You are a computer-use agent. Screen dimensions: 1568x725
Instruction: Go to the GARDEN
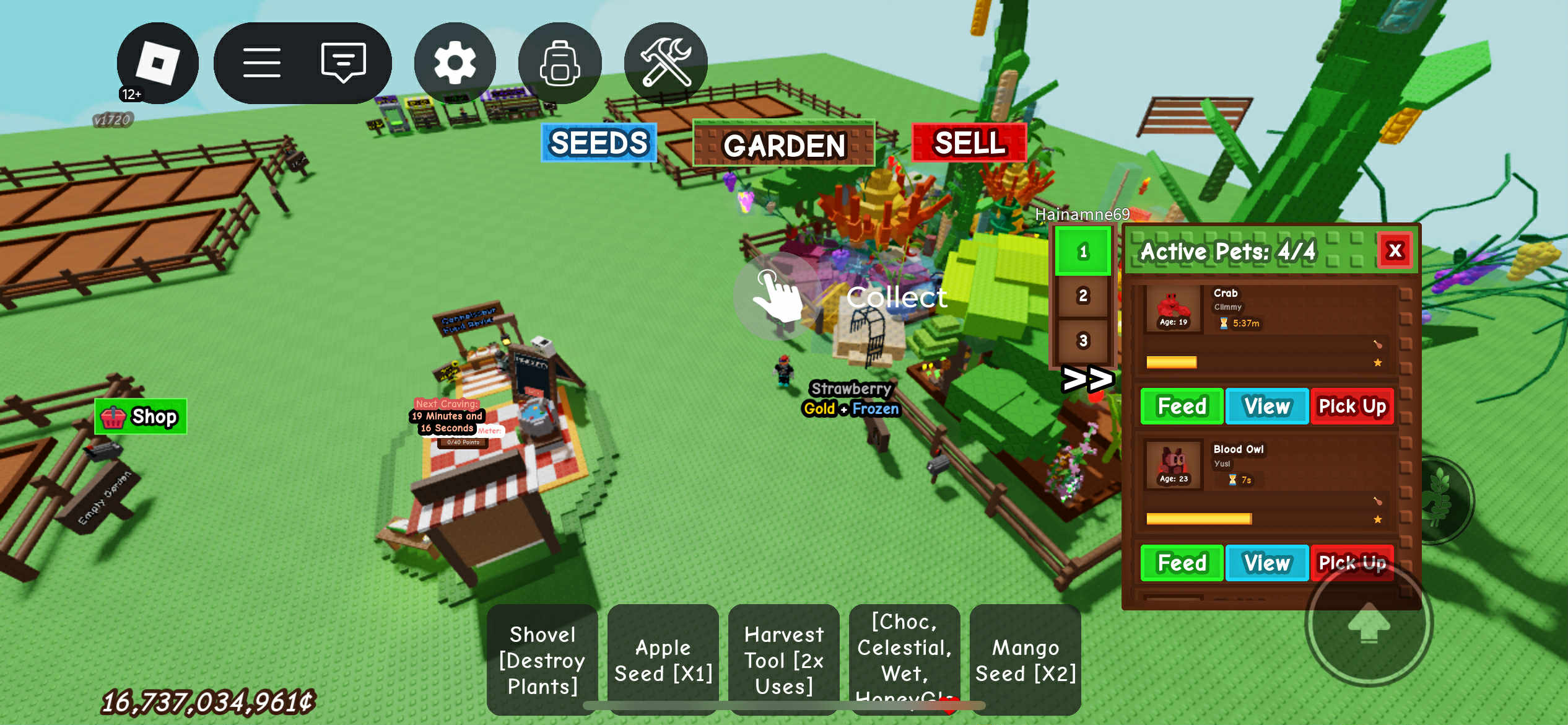coord(783,144)
